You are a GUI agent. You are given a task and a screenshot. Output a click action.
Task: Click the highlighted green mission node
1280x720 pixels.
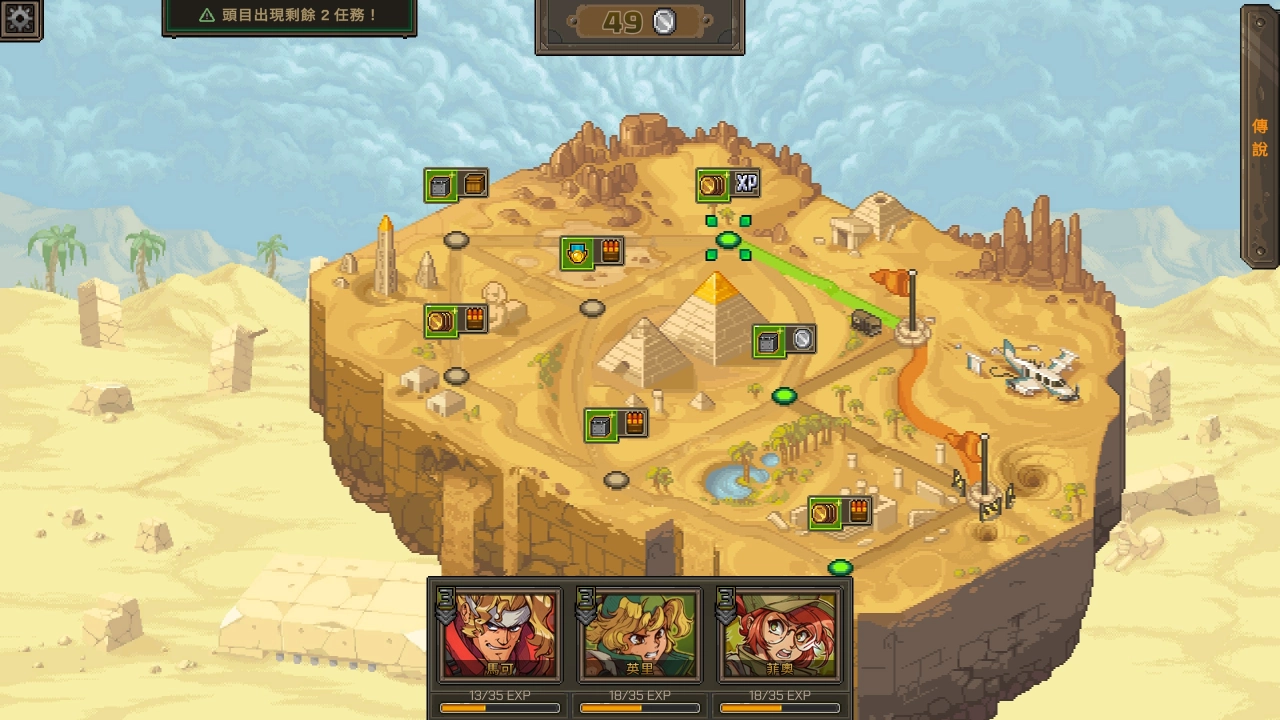[x=728, y=240]
